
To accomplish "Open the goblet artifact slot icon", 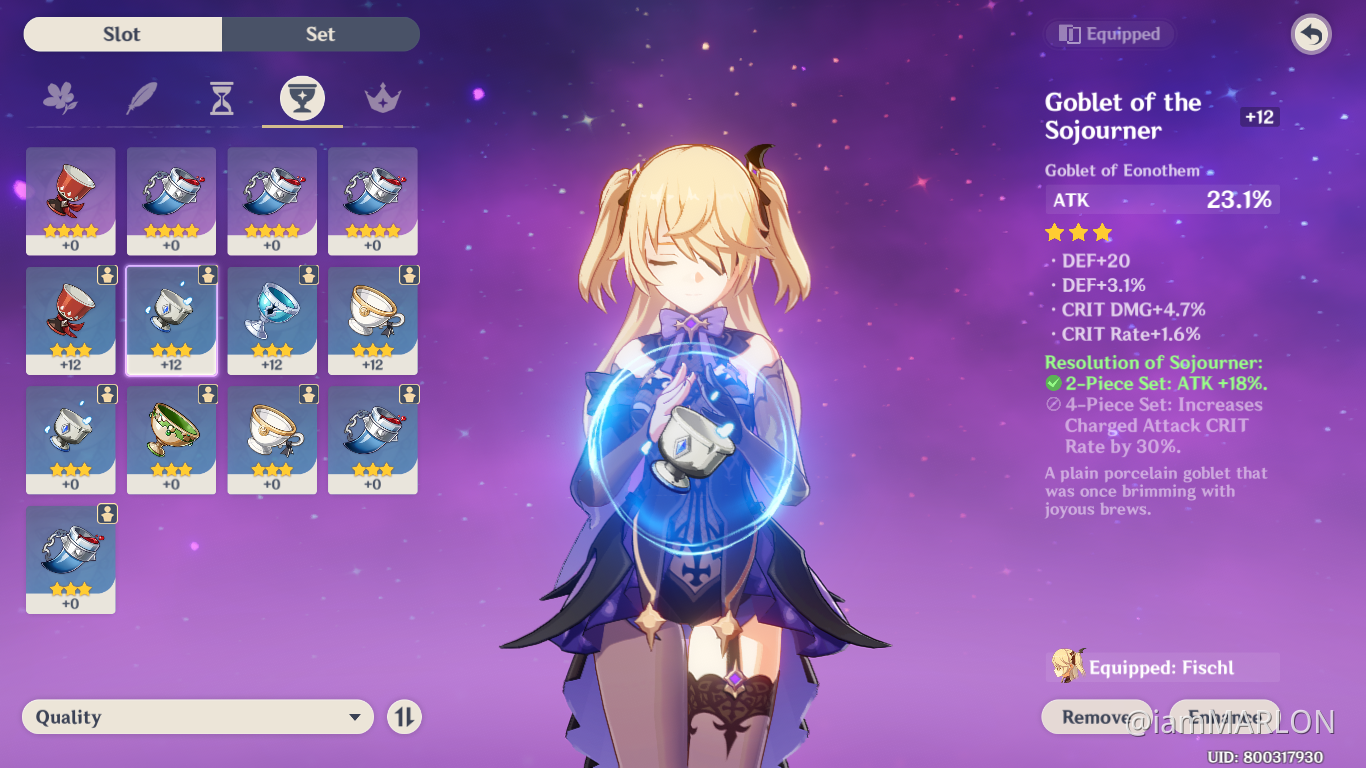I will pos(302,97).
